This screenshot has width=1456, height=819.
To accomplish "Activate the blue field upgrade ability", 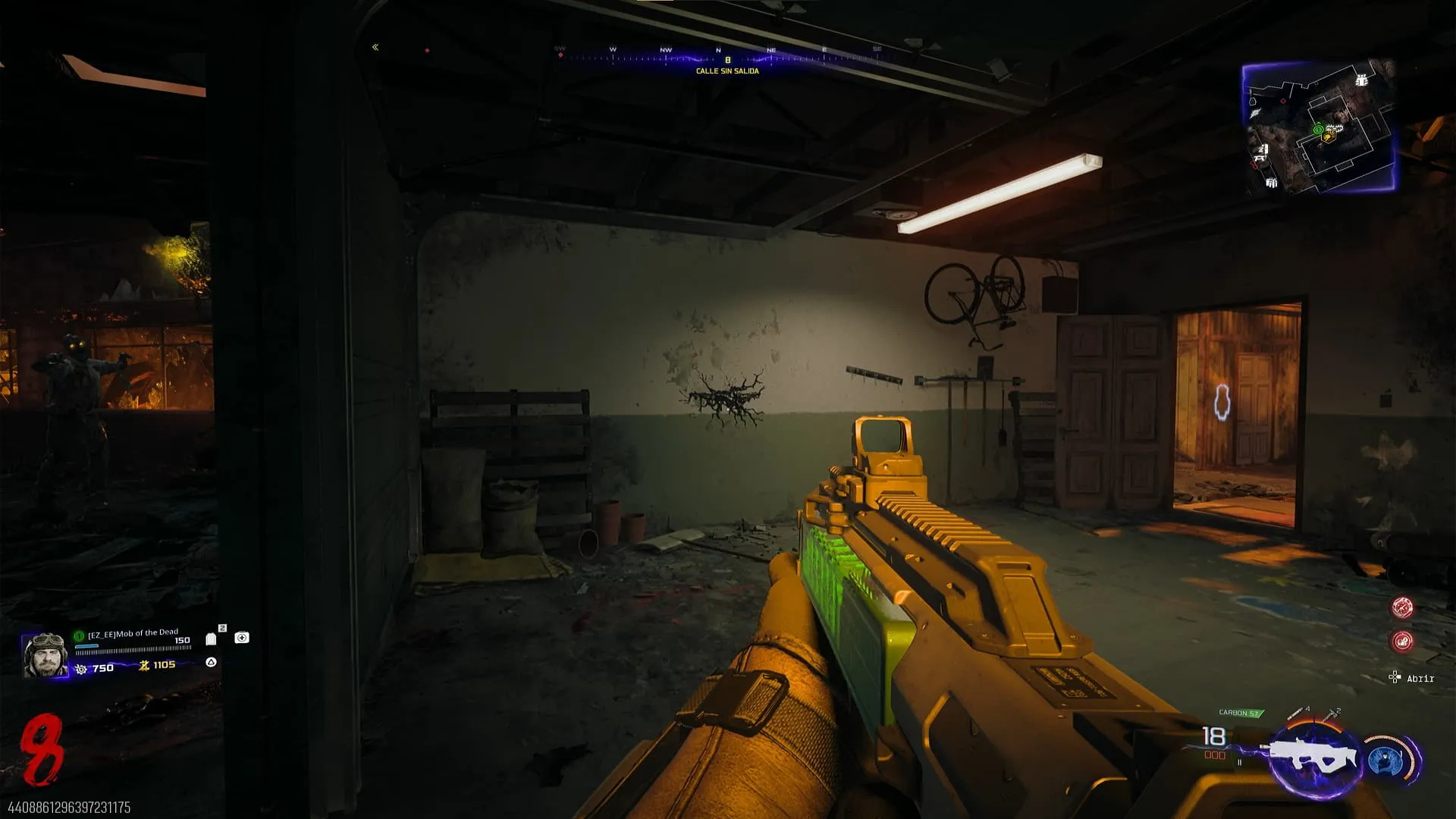I will (1387, 761).
